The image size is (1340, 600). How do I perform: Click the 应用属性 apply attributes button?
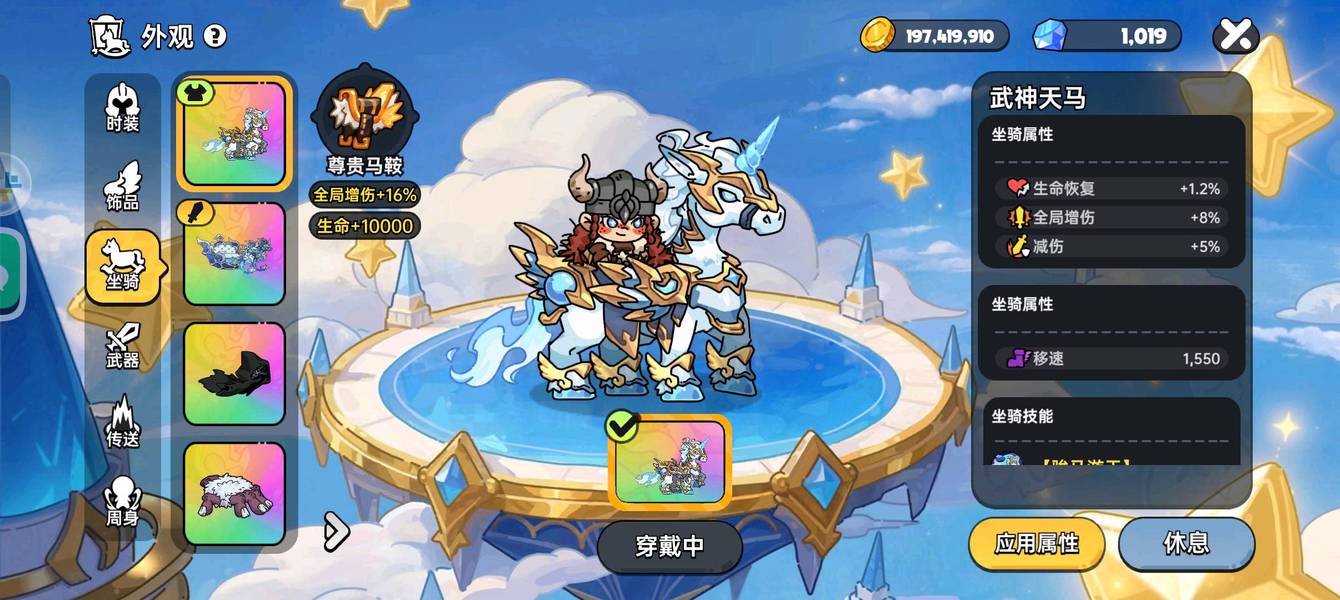(x=1037, y=543)
